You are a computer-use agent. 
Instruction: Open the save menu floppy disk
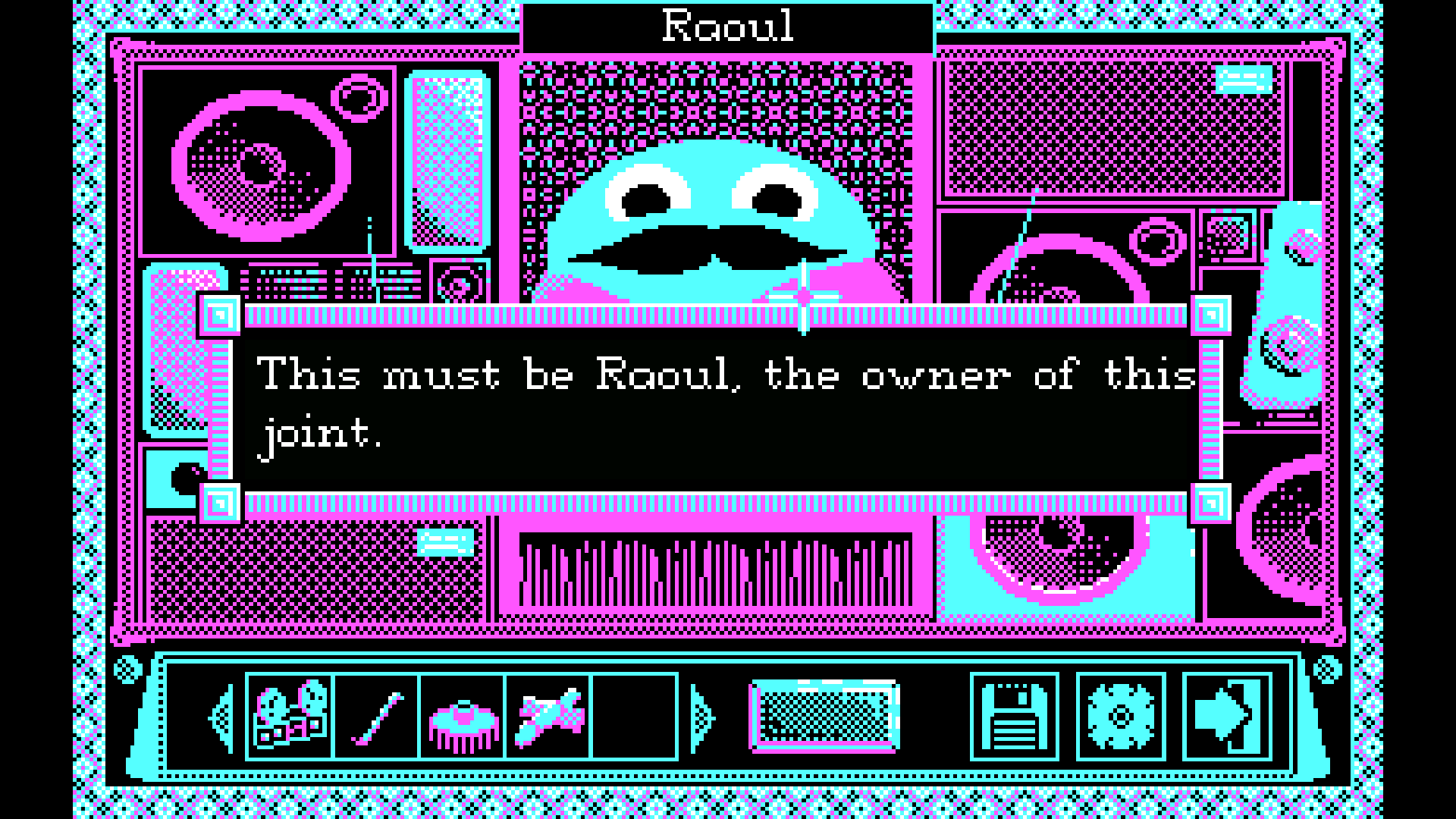click(x=1015, y=717)
